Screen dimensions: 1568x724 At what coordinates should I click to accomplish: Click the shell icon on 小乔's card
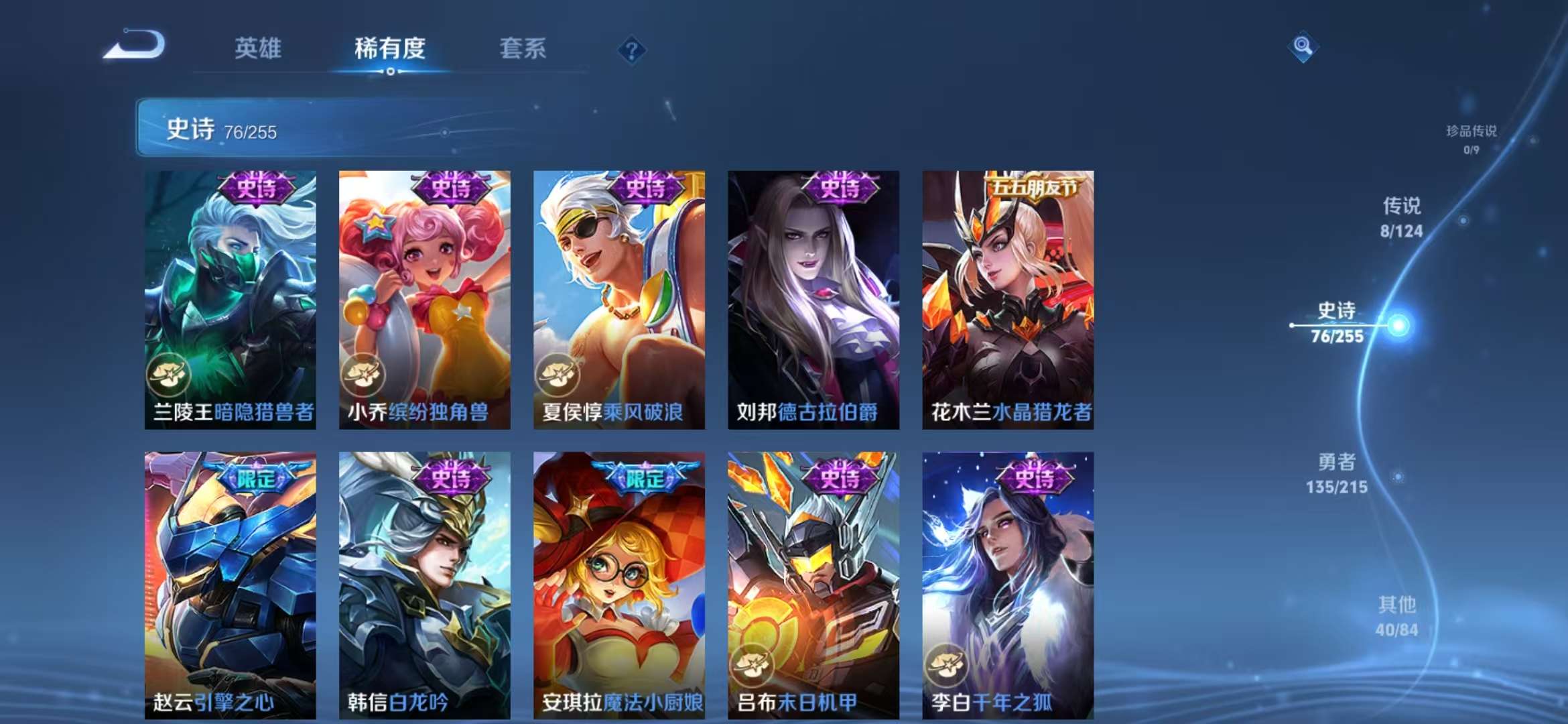364,375
